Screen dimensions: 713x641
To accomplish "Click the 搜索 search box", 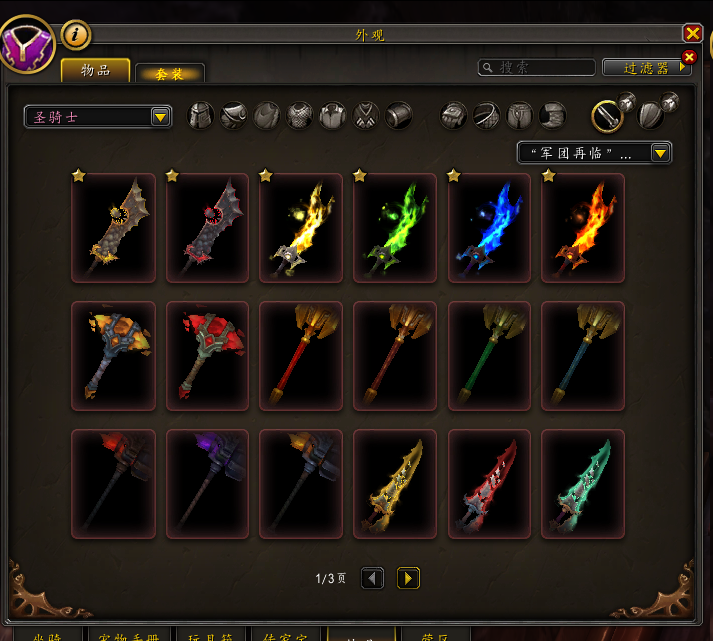I will [536, 67].
